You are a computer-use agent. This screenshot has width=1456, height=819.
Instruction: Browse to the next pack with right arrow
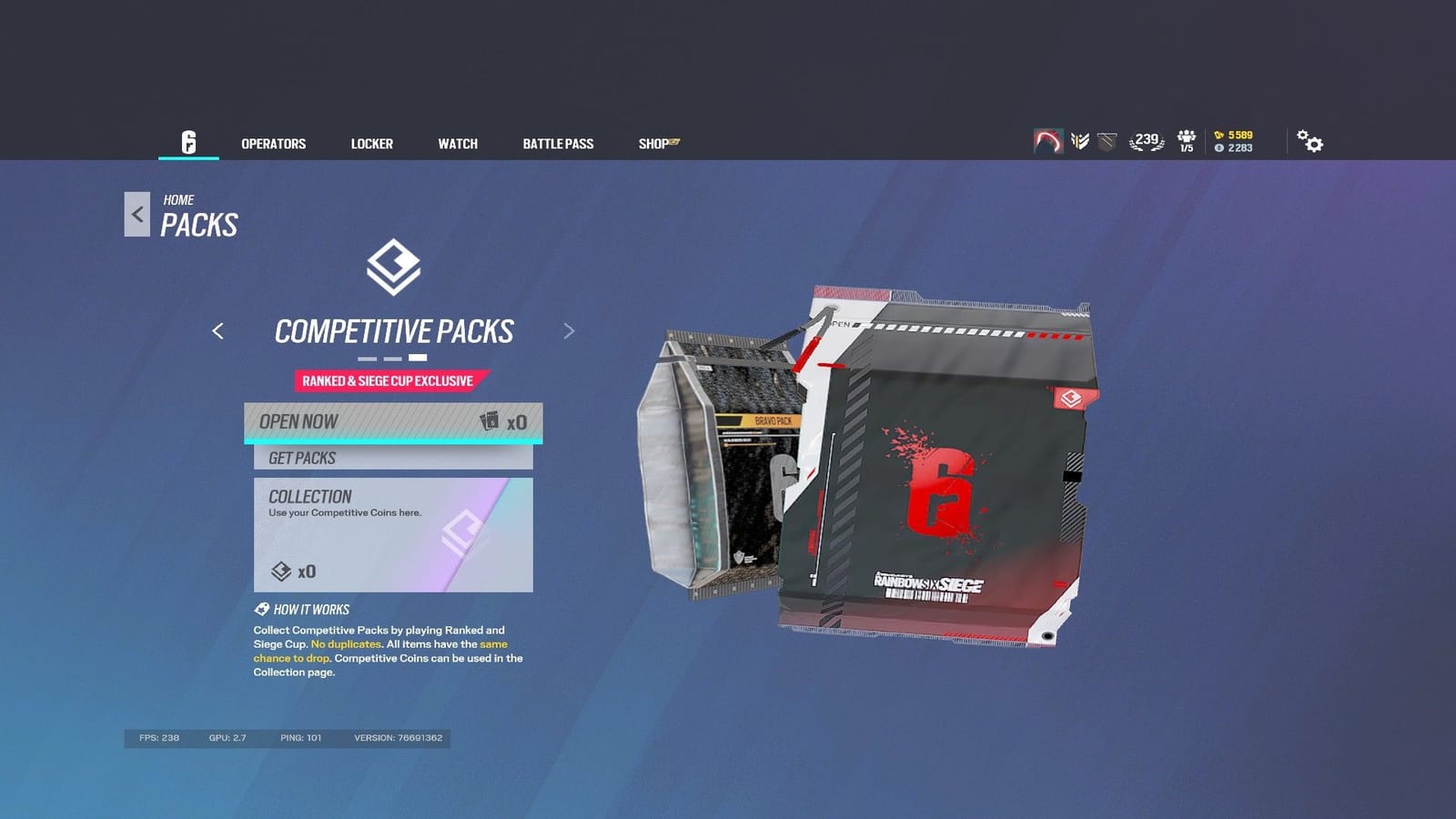(569, 331)
